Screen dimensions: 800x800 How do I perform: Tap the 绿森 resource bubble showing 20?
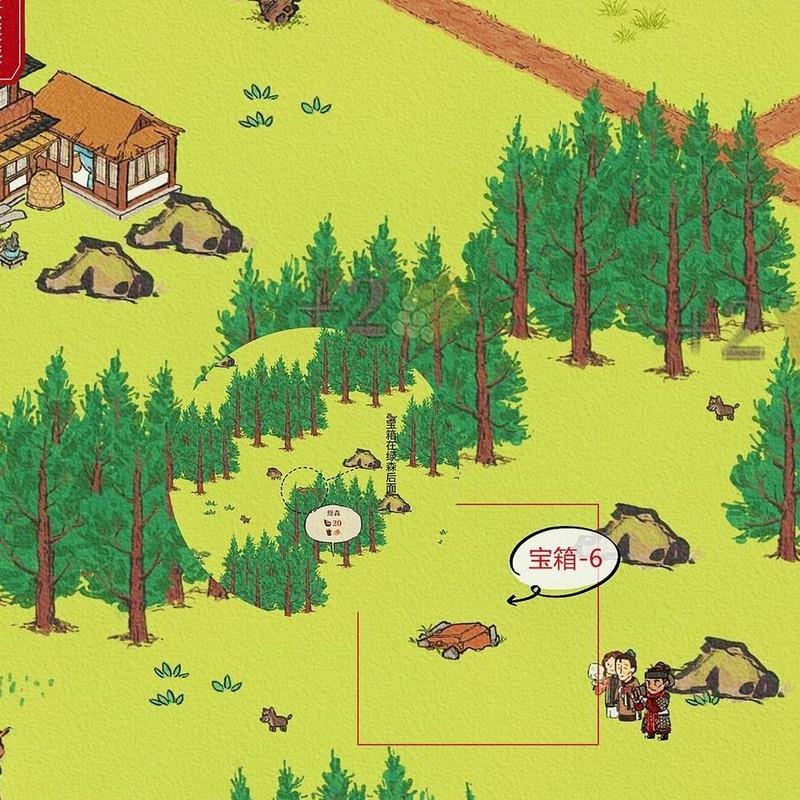[x=329, y=524]
